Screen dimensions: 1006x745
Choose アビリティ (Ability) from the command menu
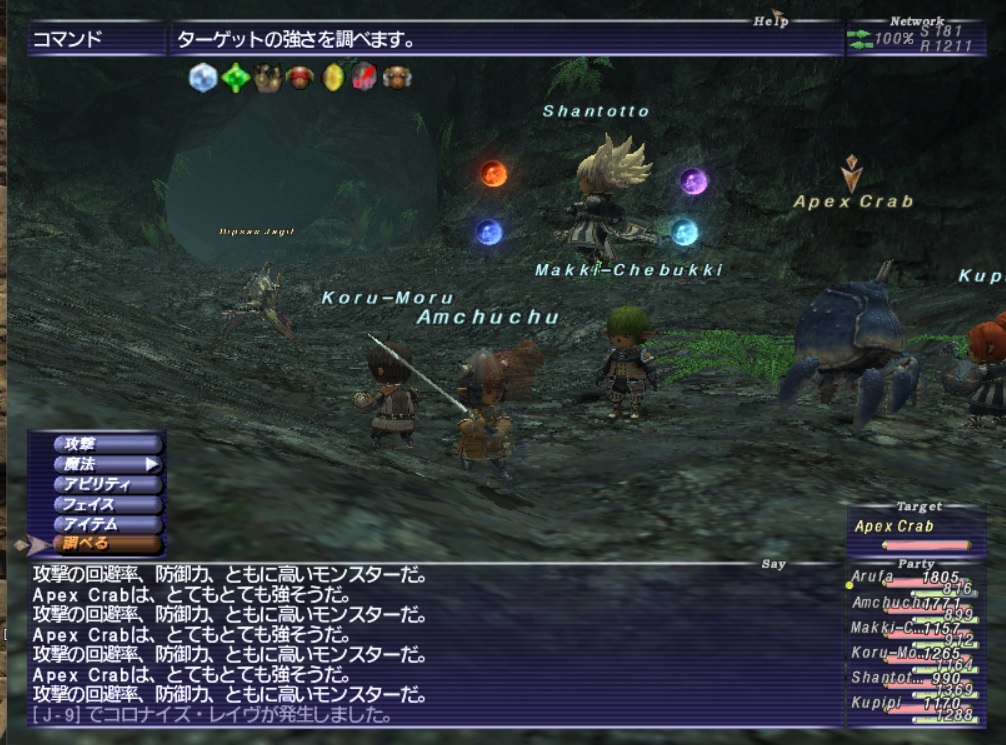click(105, 484)
